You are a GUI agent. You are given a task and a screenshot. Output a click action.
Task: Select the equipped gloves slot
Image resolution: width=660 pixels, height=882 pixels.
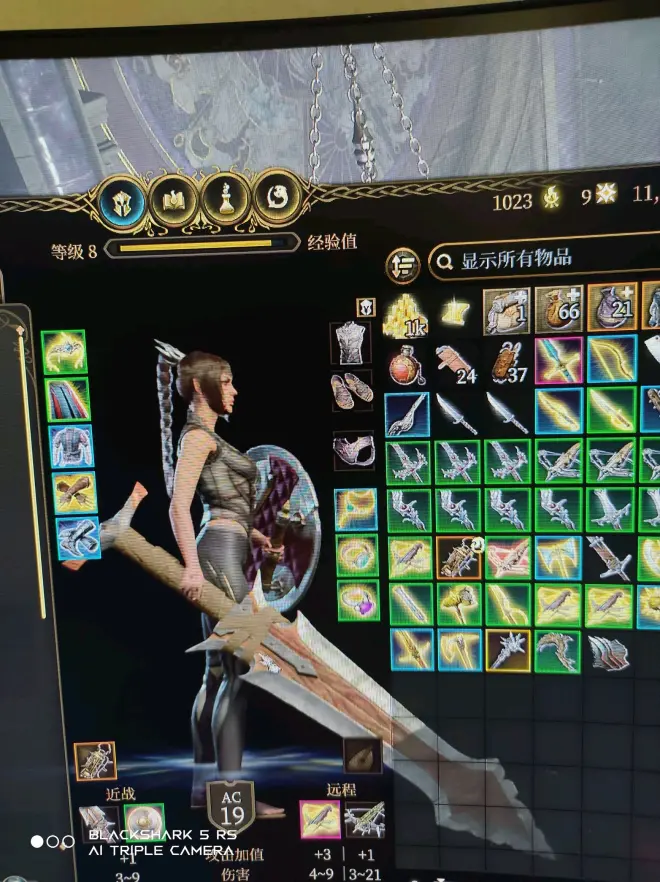pyautogui.click(x=74, y=492)
